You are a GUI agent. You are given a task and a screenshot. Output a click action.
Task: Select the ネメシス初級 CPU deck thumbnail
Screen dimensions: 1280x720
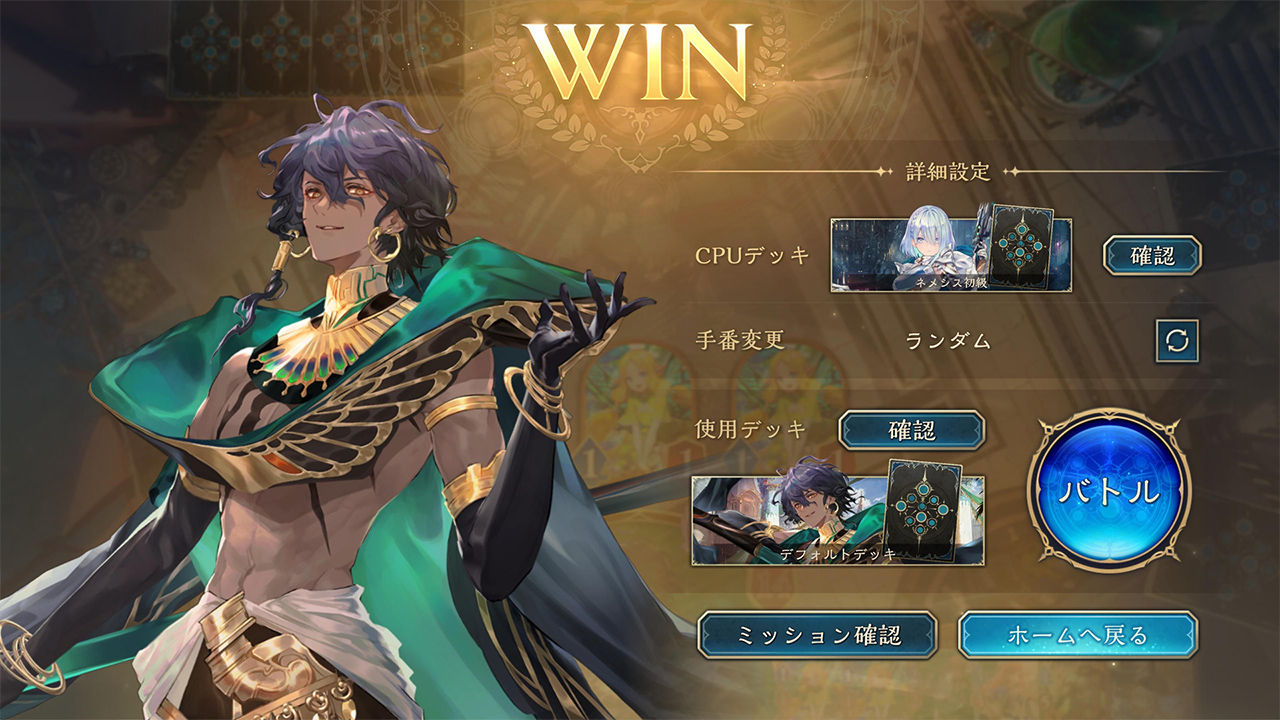[x=950, y=255]
